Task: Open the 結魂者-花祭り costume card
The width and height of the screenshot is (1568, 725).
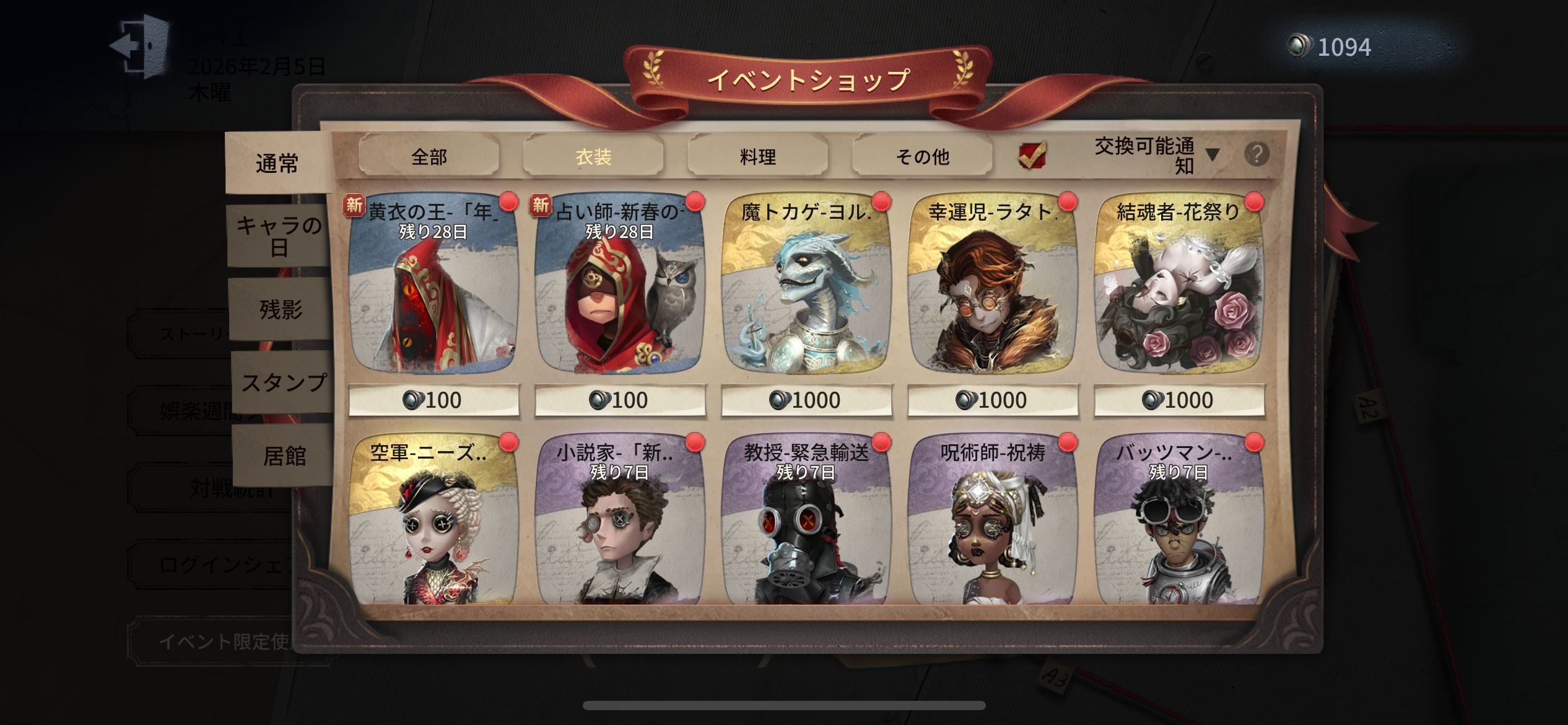Action: coord(1179,291)
